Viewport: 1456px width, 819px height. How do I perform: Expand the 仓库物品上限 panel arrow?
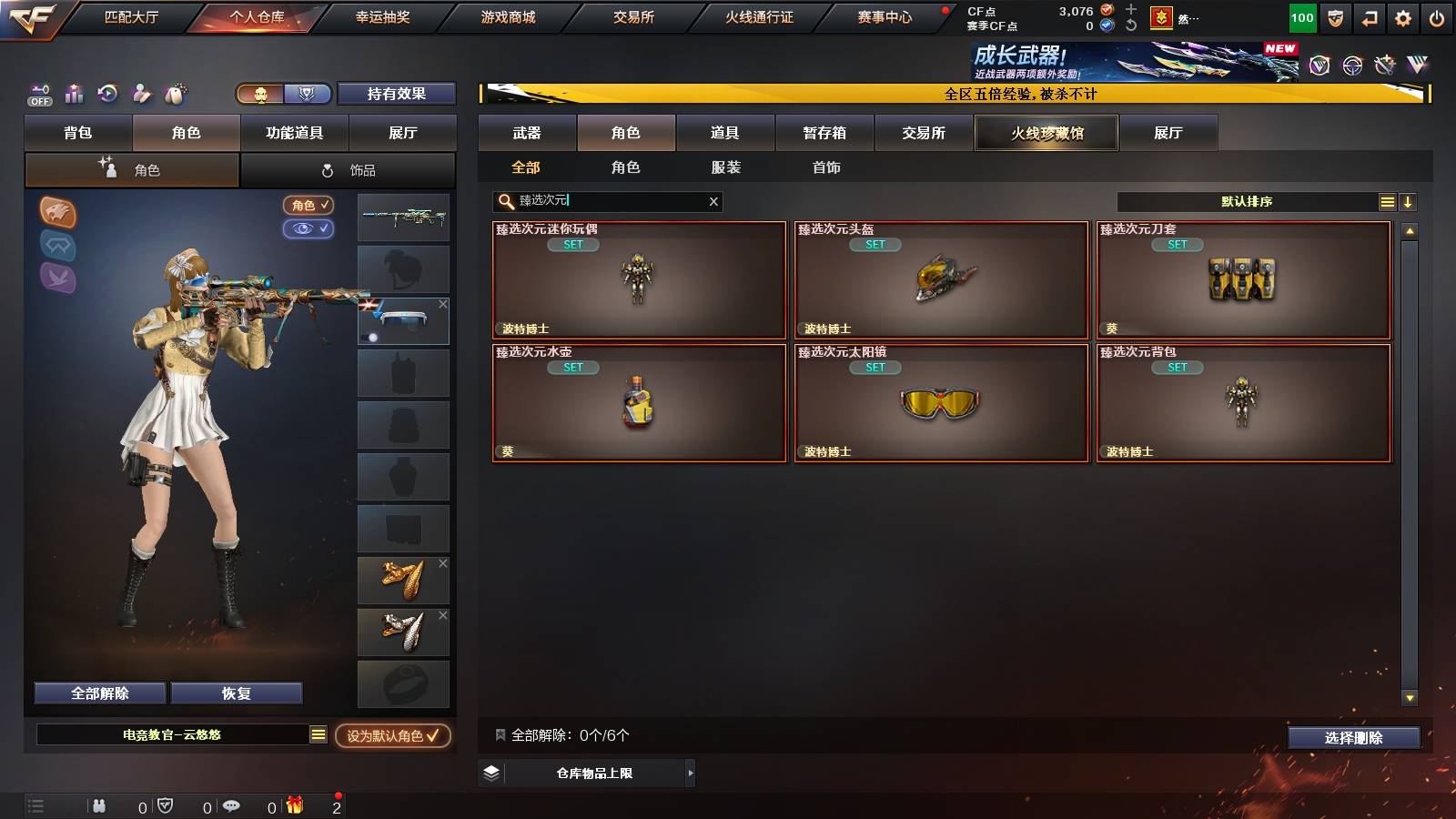[x=692, y=773]
